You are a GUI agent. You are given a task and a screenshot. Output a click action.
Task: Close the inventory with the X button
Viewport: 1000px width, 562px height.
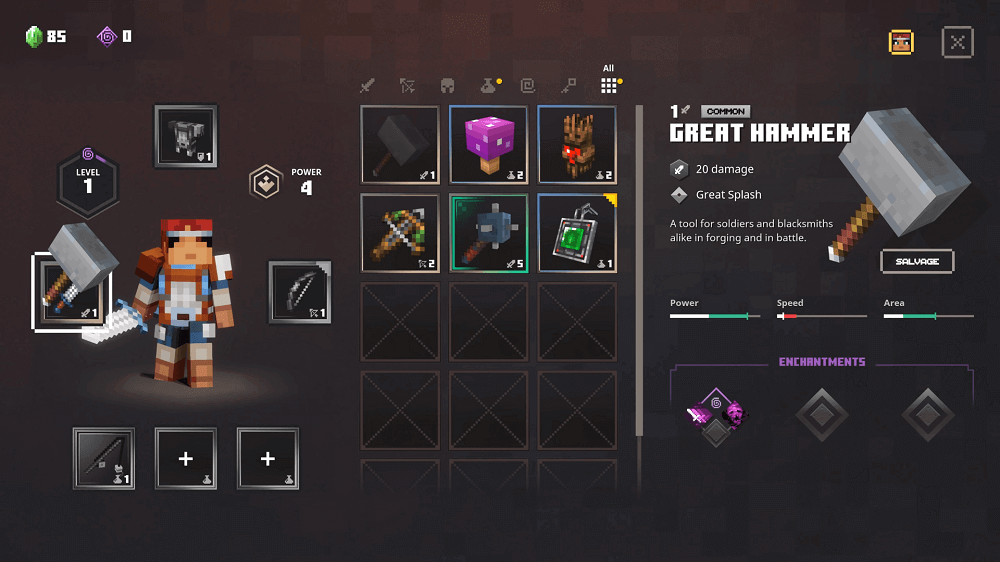(x=957, y=42)
